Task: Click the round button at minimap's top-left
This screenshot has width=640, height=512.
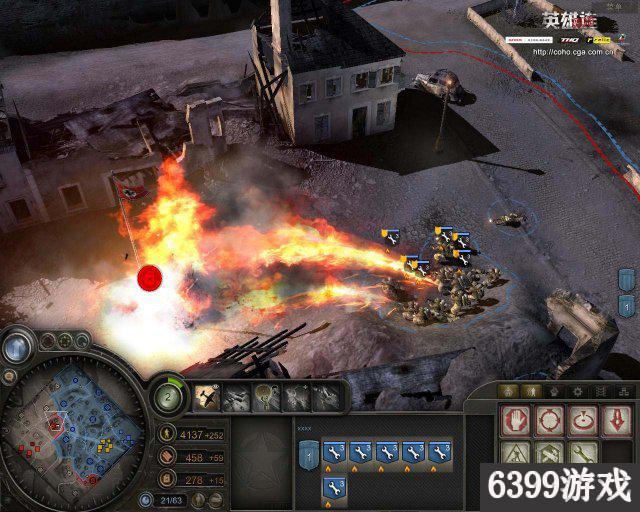Action: pyautogui.click(x=15, y=346)
